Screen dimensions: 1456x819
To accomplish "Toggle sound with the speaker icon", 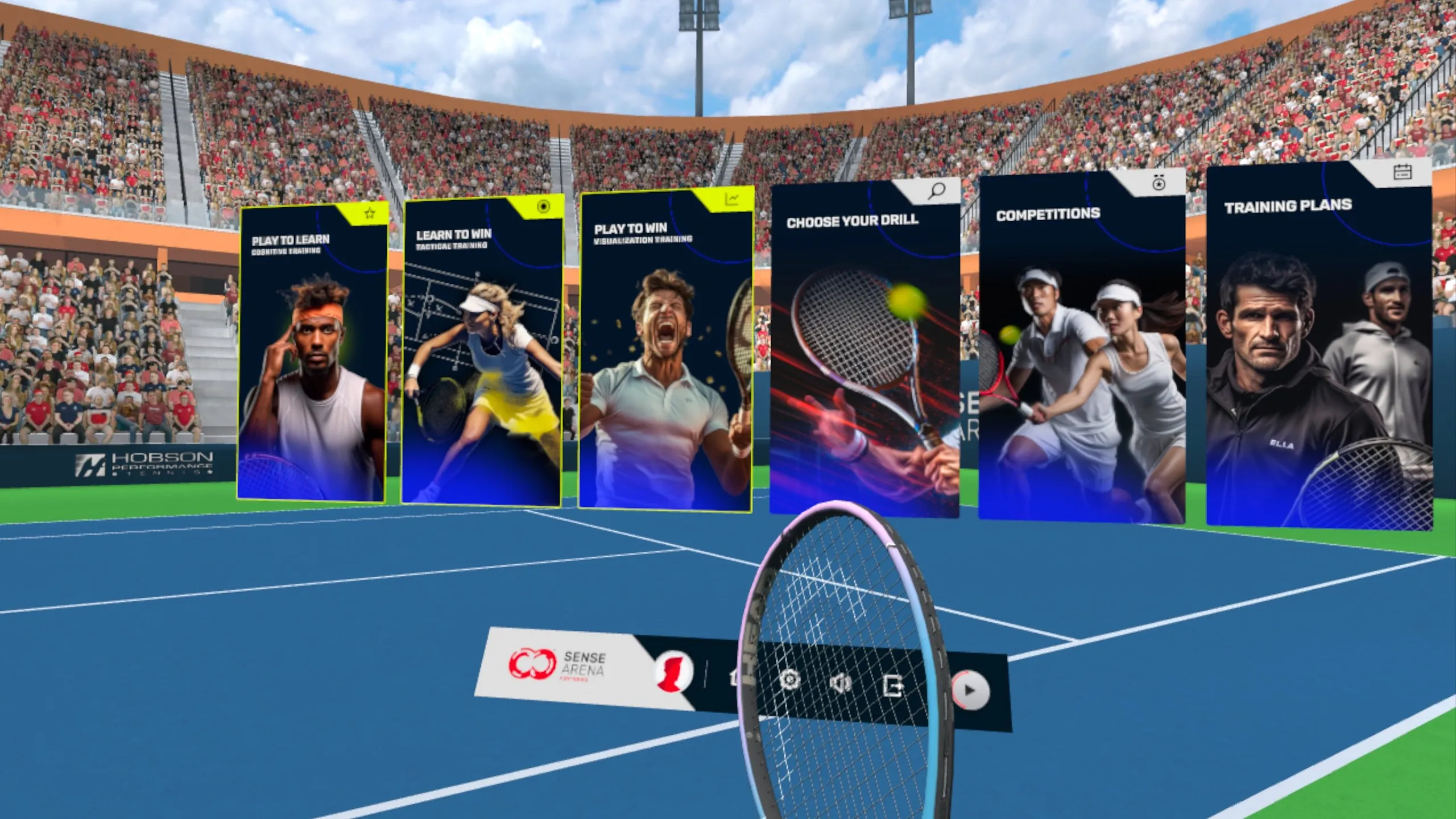I will [841, 682].
